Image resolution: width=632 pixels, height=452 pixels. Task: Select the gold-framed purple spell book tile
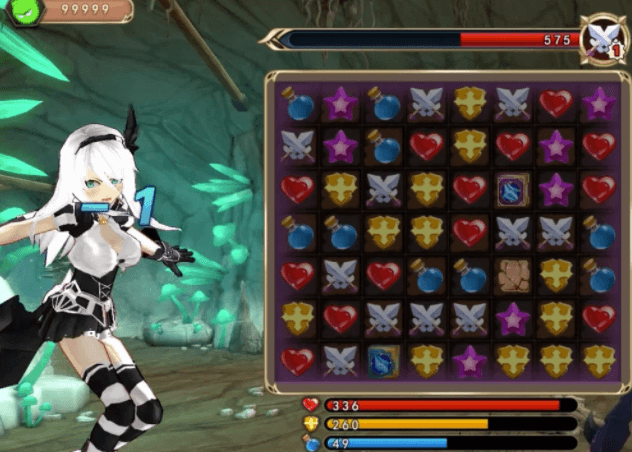(x=513, y=188)
